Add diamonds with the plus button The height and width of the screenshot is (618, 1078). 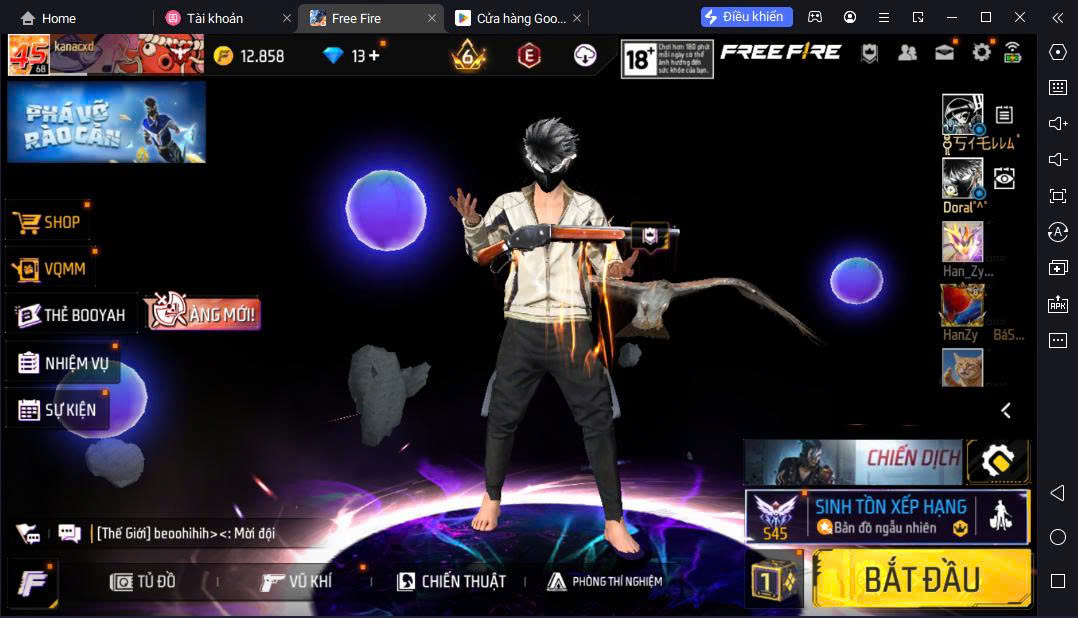[374, 56]
